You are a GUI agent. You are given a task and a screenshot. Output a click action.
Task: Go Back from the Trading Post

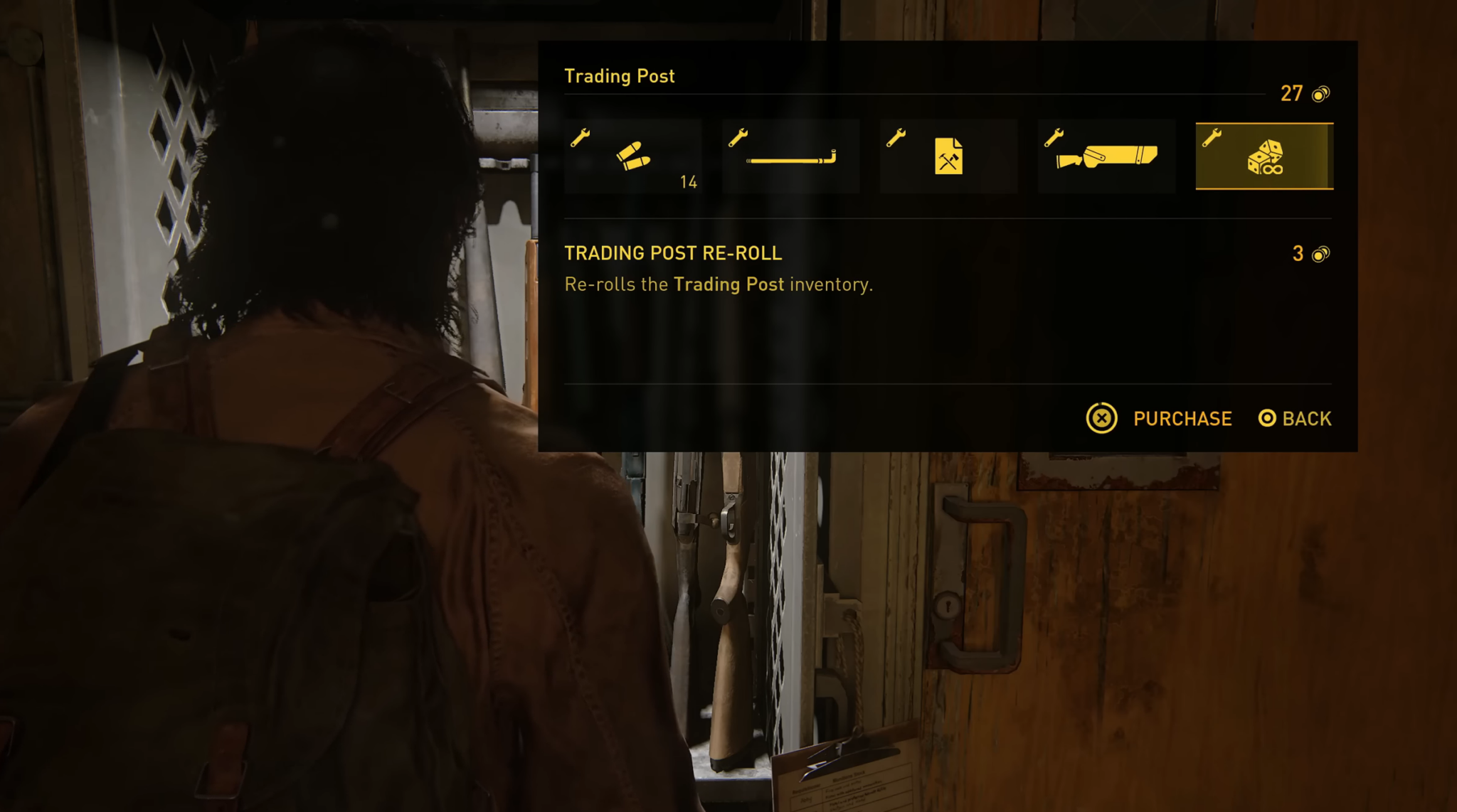[1308, 419]
